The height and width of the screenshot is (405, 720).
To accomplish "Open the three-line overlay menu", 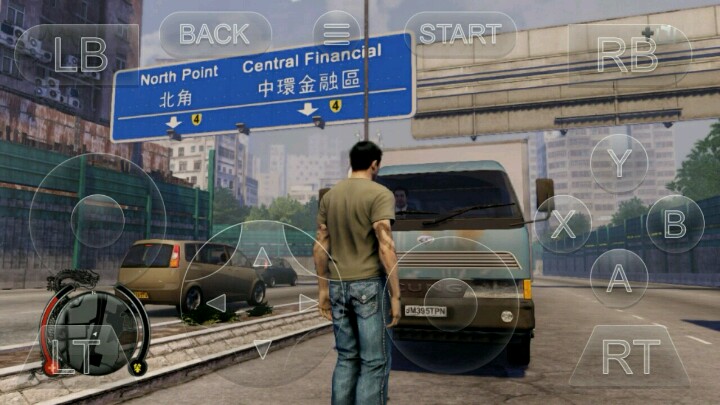I will coord(336,34).
